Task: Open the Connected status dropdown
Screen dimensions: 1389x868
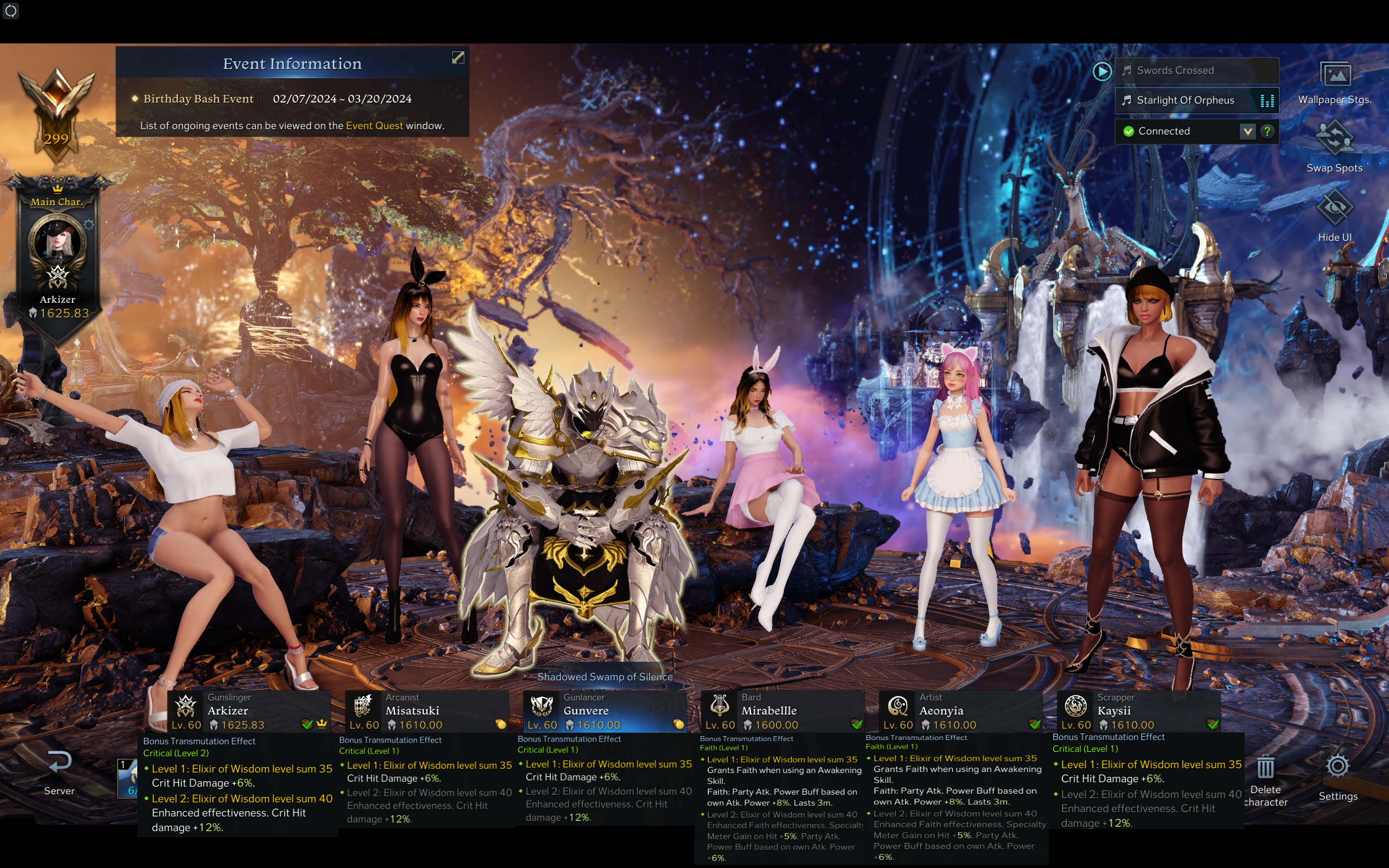Action: [x=1248, y=131]
